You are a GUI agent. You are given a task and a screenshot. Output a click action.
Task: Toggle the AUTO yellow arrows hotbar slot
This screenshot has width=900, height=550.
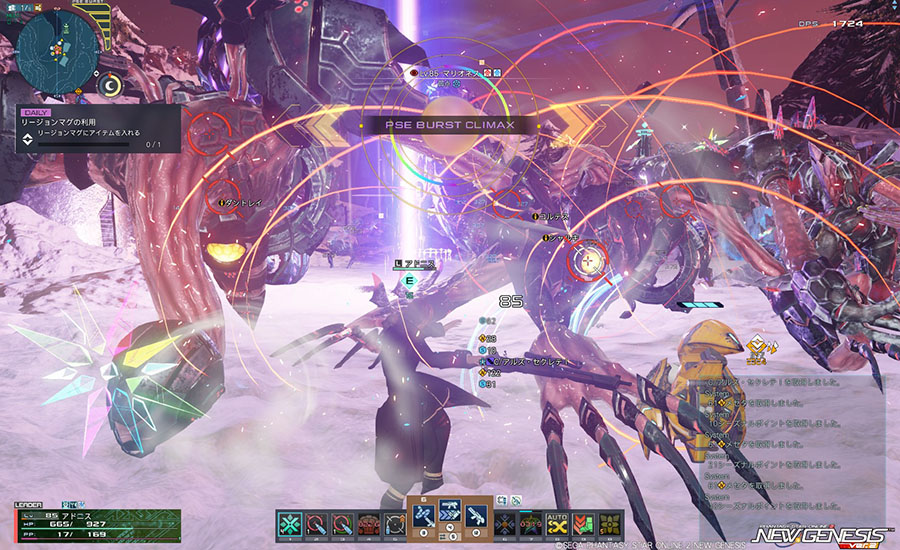point(558,522)
